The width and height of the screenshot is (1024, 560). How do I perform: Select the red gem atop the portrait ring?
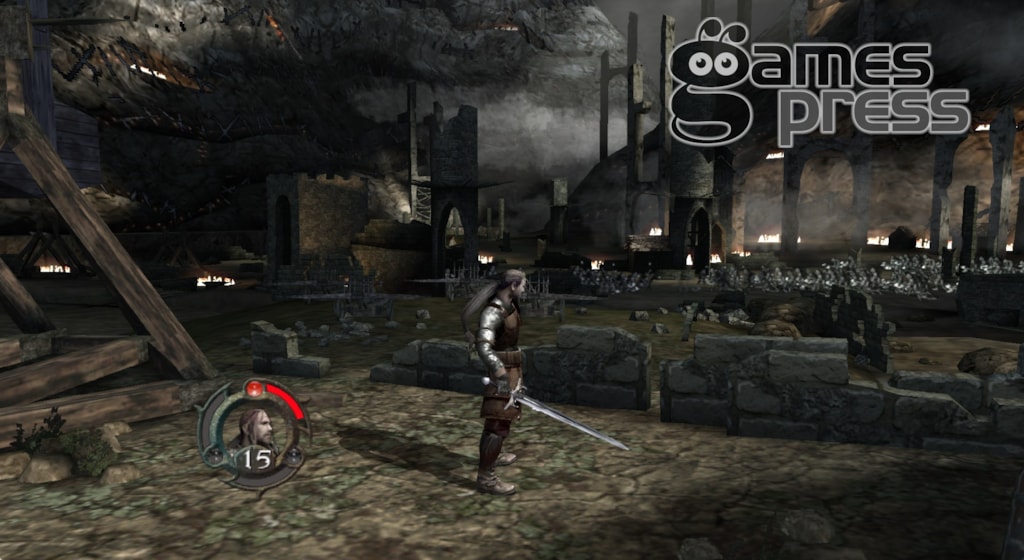(255, 387)
